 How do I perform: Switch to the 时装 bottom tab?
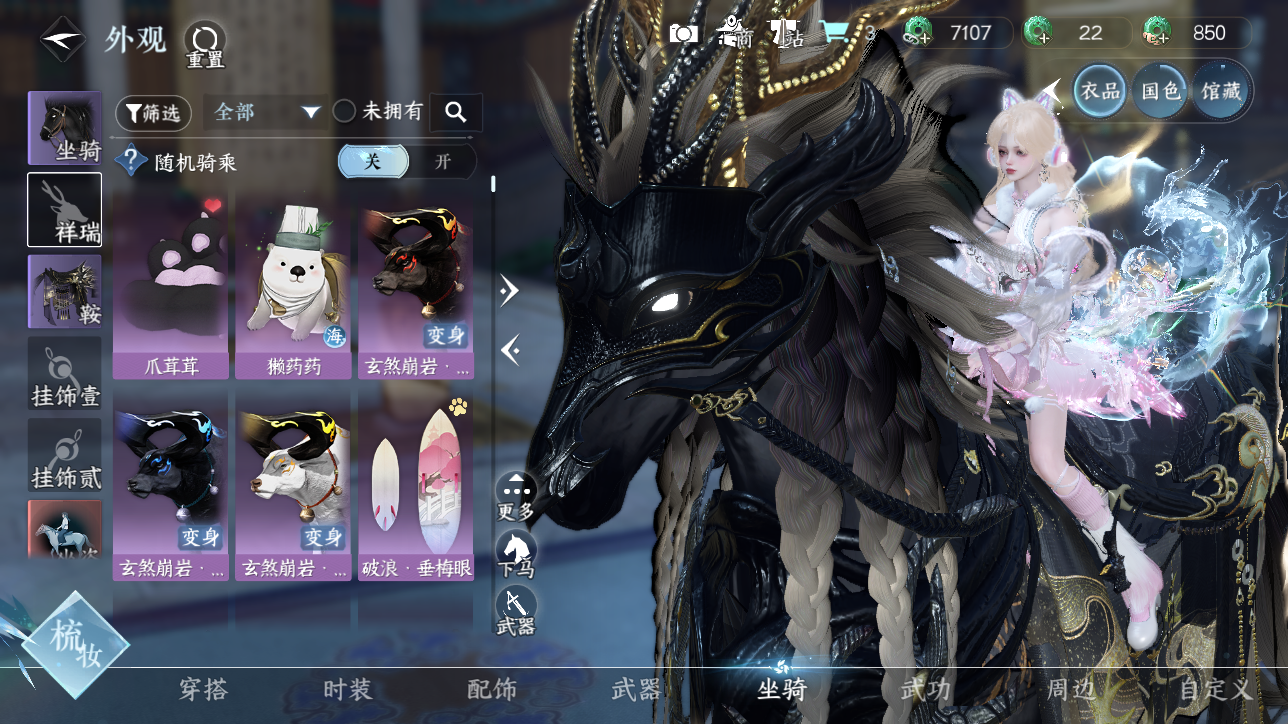tap(347, 689)
